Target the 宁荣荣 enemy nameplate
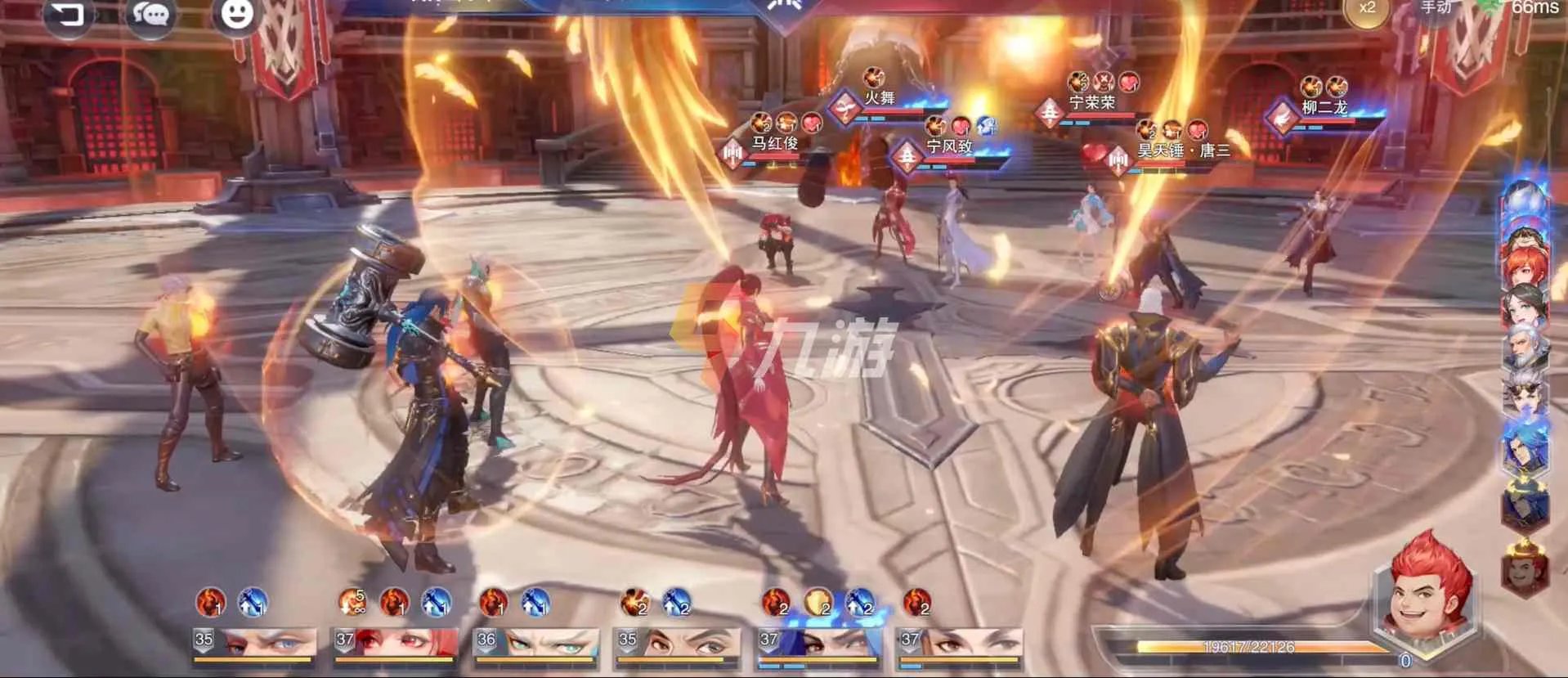 coord(1091,103)
